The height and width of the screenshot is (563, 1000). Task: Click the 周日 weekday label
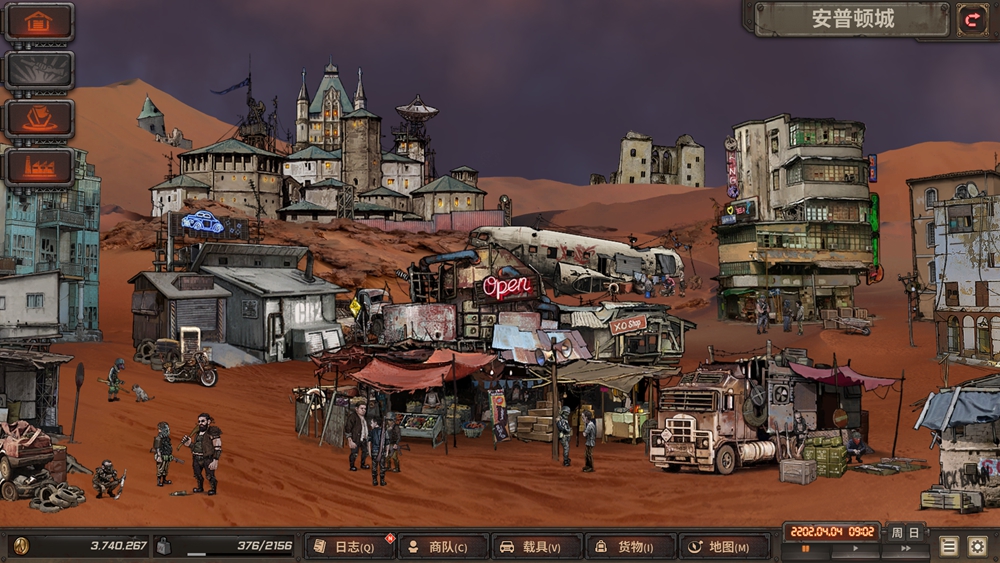click(905, 531)
